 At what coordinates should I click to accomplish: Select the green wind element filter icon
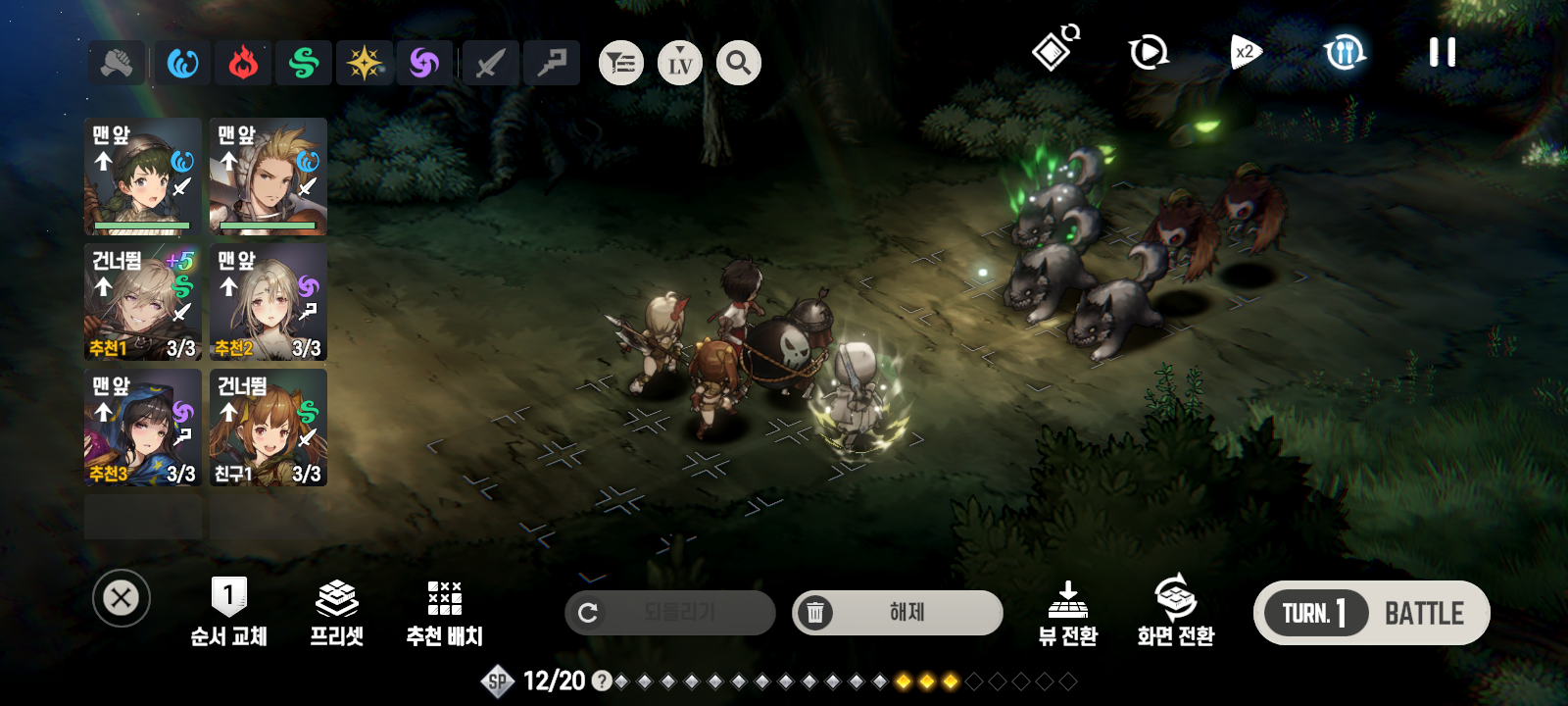tap(304, 62)
